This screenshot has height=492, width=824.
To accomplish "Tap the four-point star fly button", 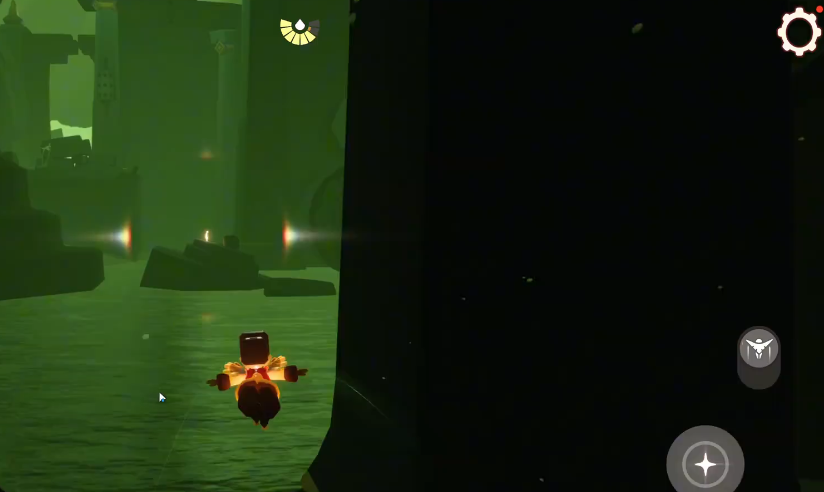I will tap(705, 463).
